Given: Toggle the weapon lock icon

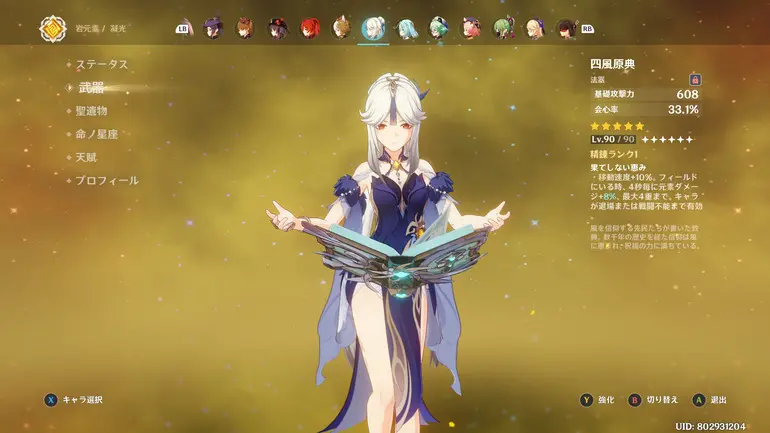Looking at the screenshot, I should pyautogui.click(x=695, y=79).
